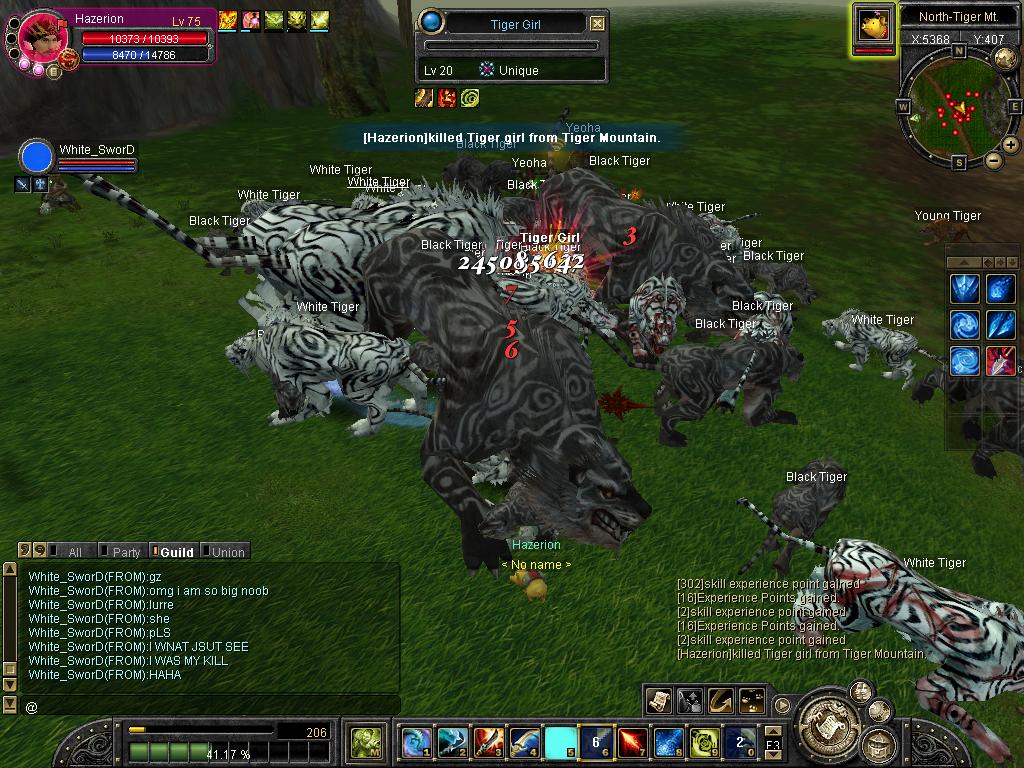This screenshot has height=768, width=1024.
Task: Zoom in the minimap with plus button
Action: pos(1011,145)
